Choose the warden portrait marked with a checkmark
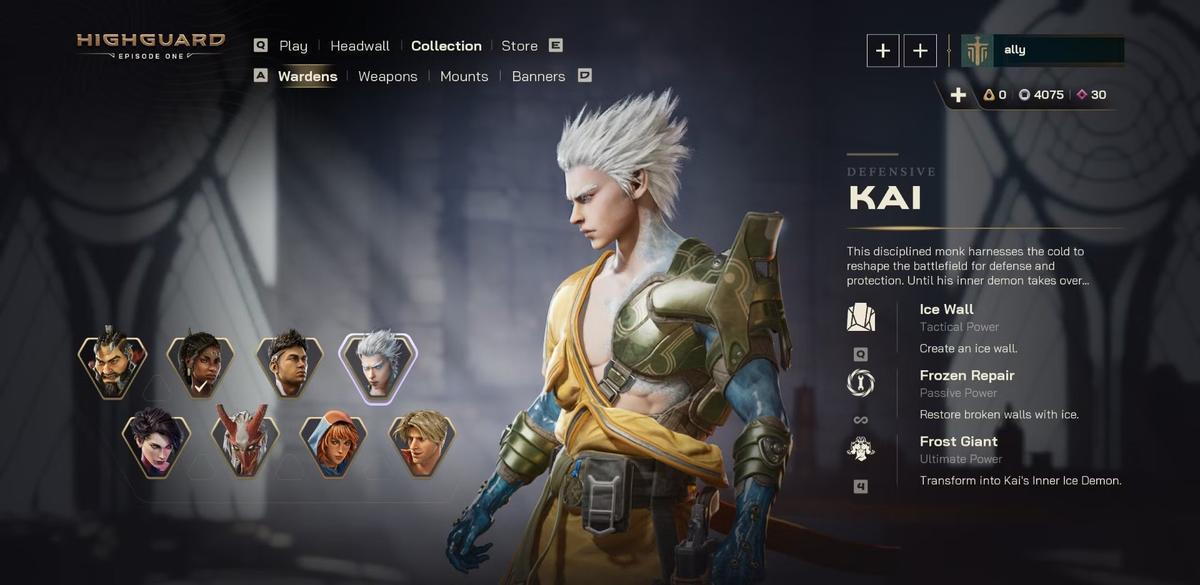Image resolution: width=1200 pixels, height=585 pixels. (201, 365)
